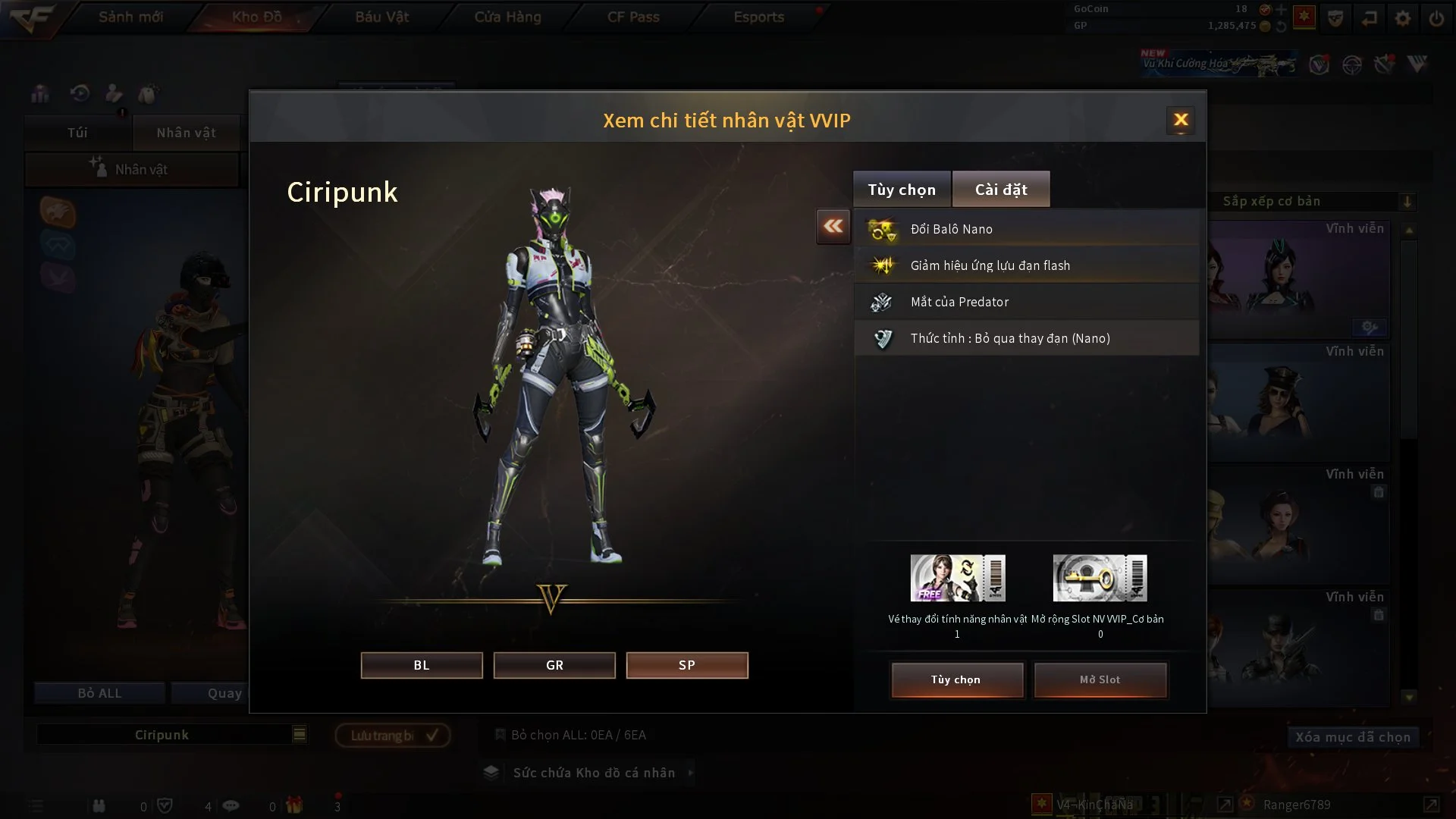Choose the BL team button
This screenshot has height=819, width=1456.
pyautogui.click(x=422, y=665)
